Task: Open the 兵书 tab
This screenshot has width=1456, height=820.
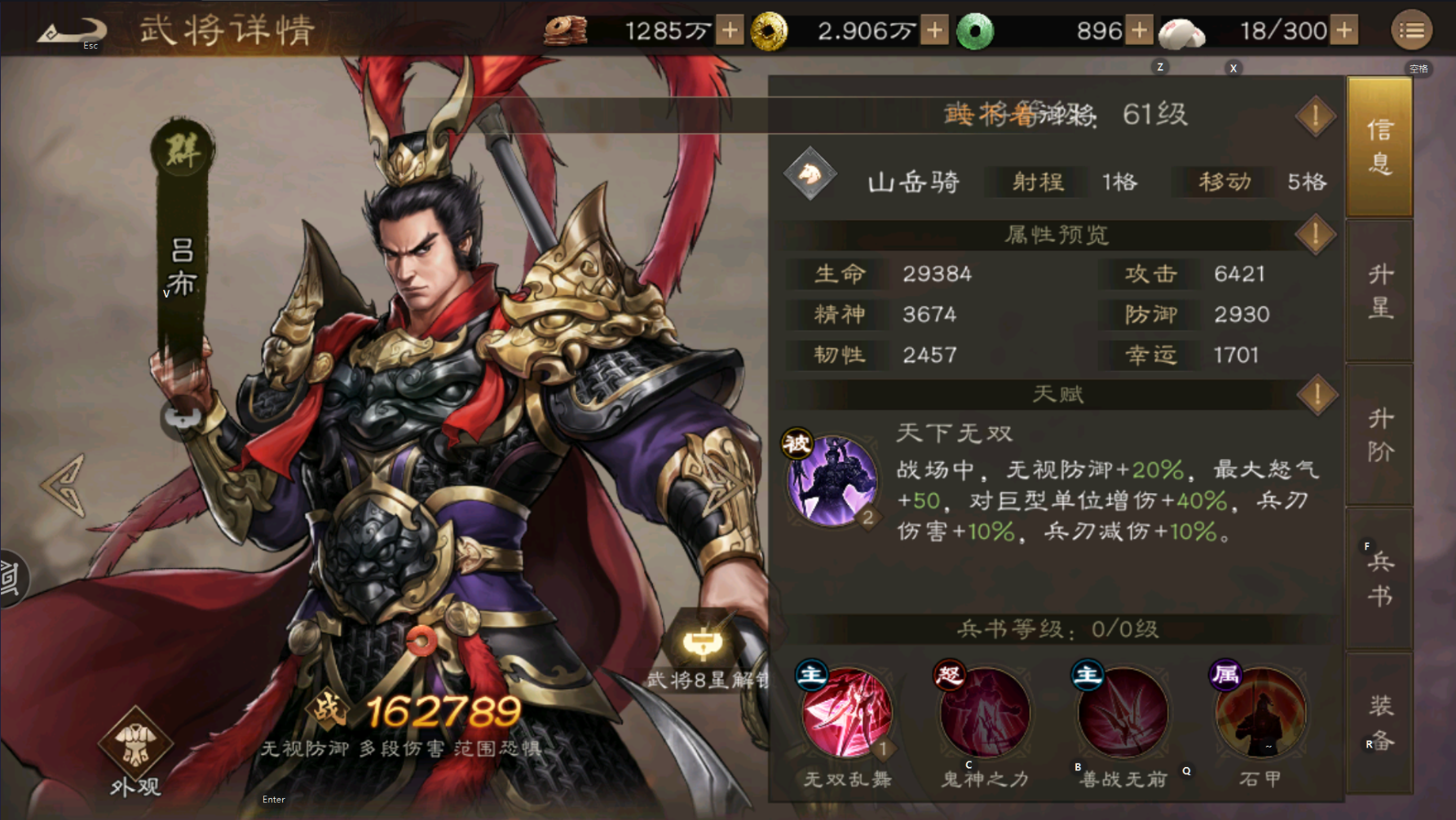Action: click(1379, 575)
